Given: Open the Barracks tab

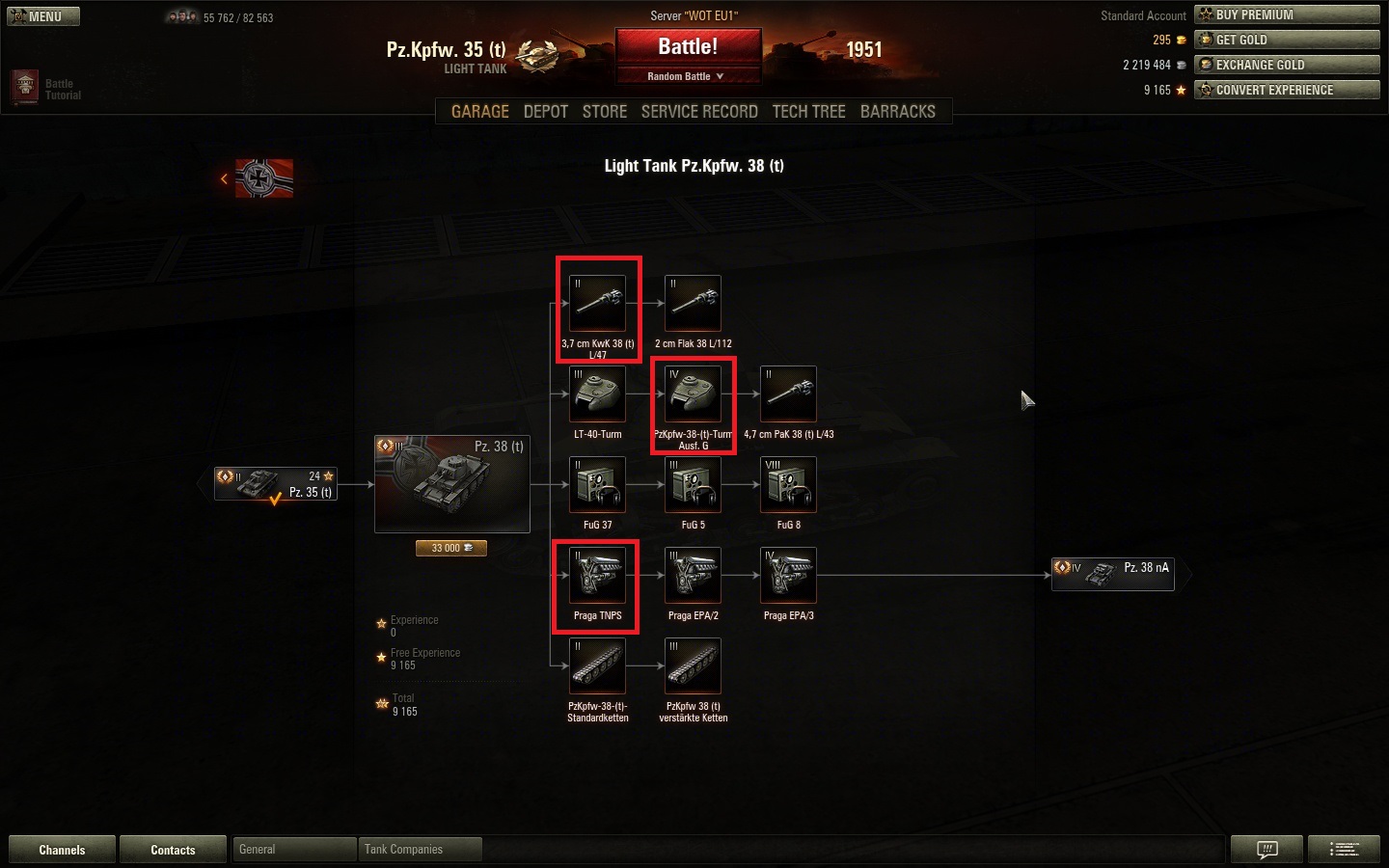Looking at the screenshot, I should (x=897, y=112).
